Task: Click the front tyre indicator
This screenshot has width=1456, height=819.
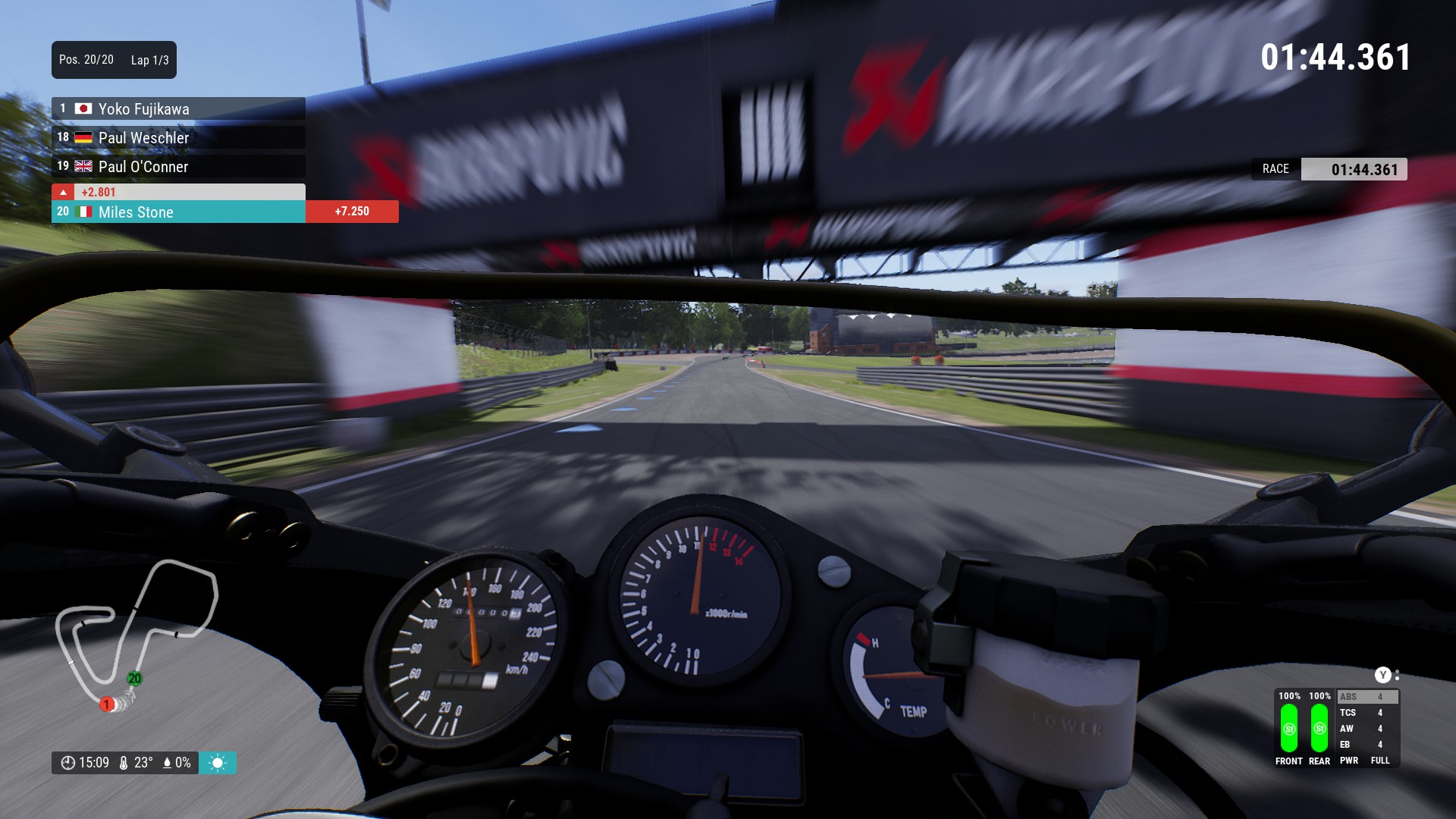Action: pos(1289,728)
